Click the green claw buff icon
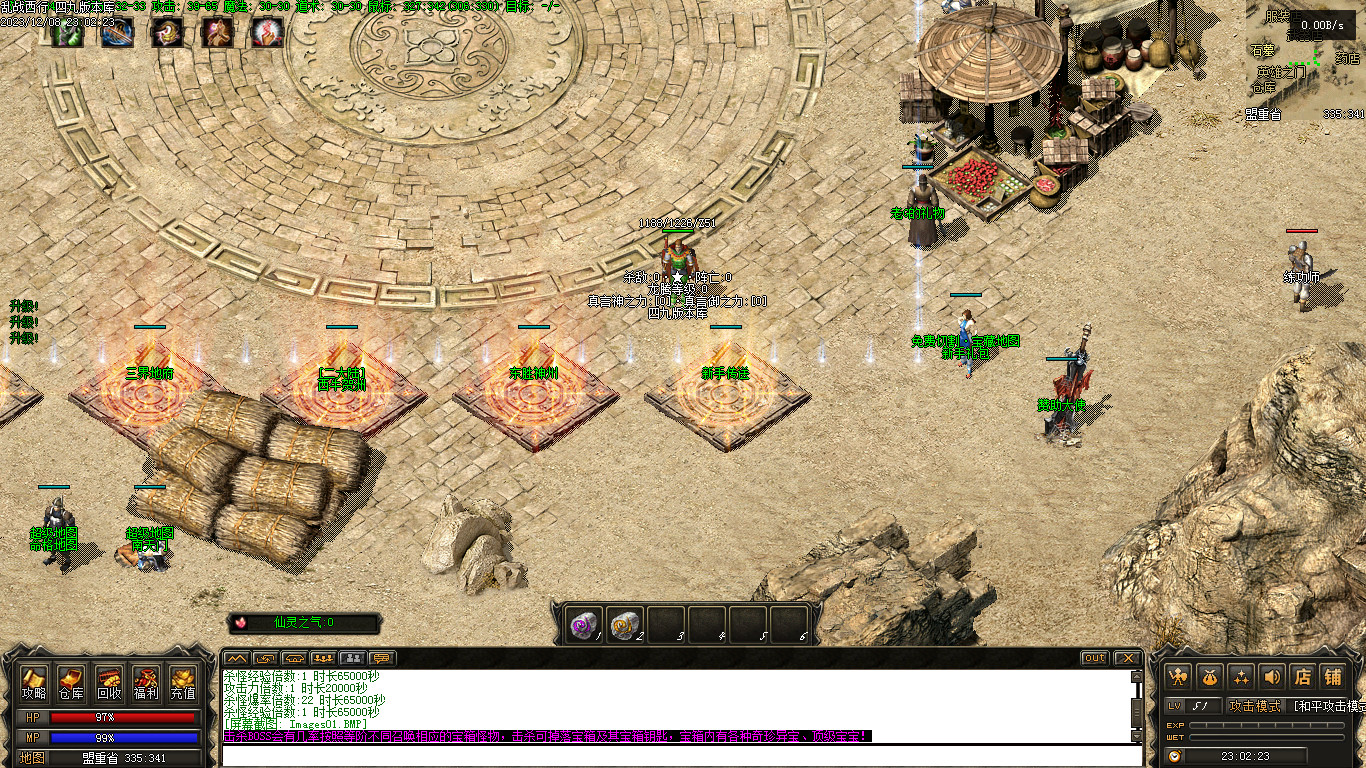 coord(67,33)
